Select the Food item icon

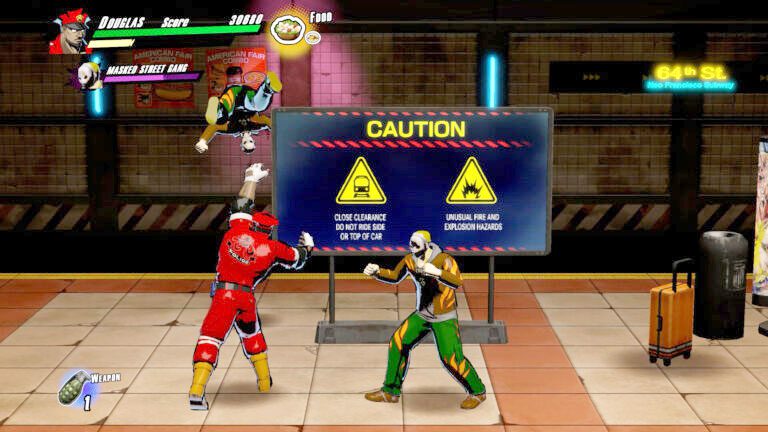289,28
